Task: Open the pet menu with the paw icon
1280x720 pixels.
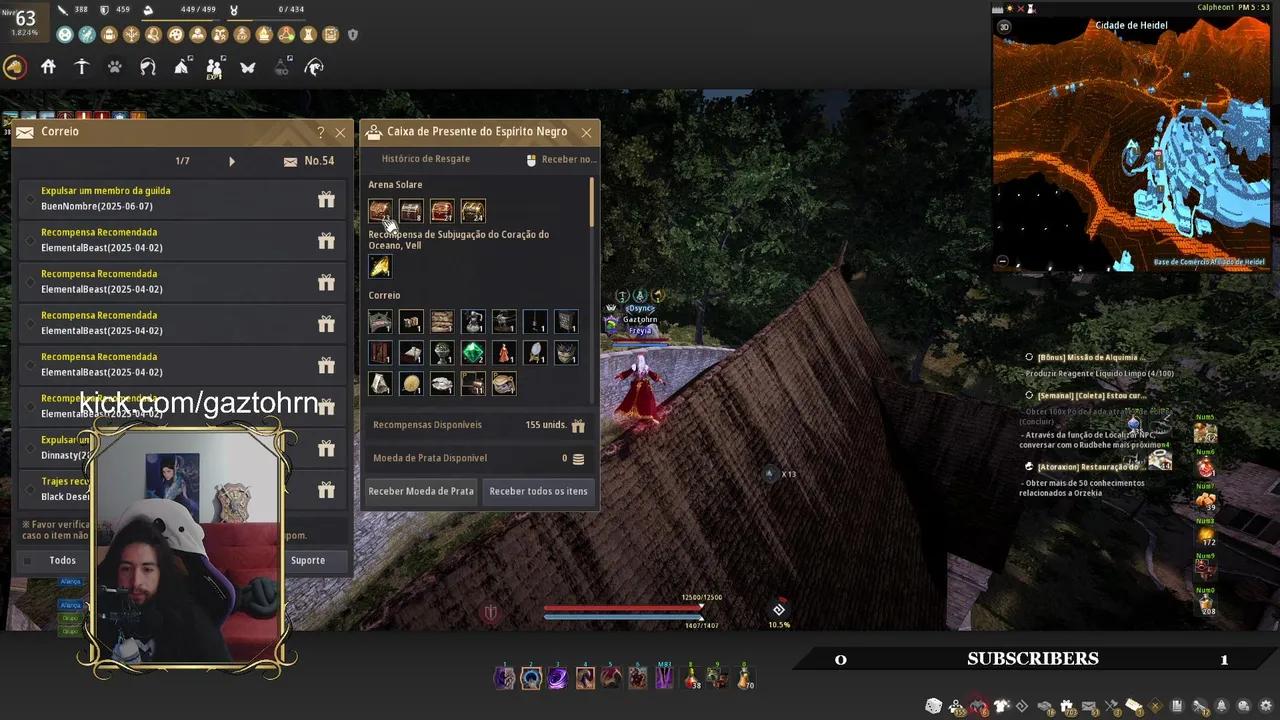Action: (x=114, y=67)
